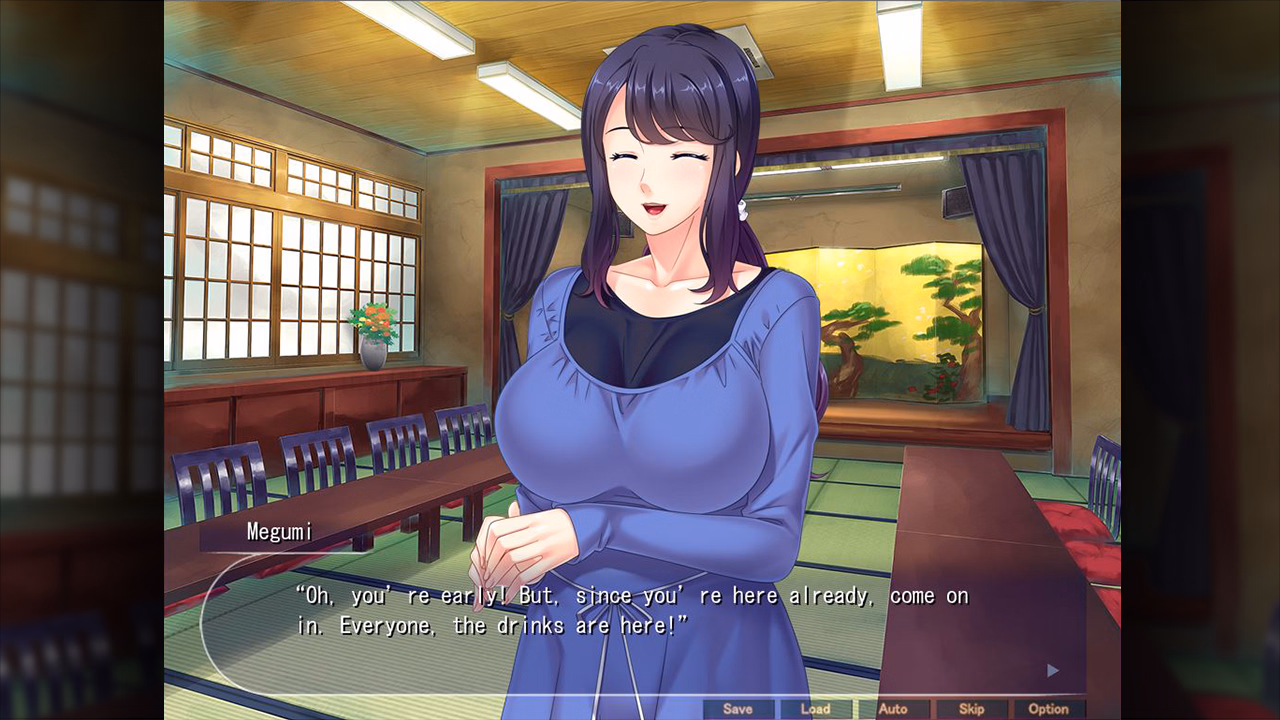Click the Save button on the bottom bar
This screenshot has height=720, width=1280.
tap(738, 708)
